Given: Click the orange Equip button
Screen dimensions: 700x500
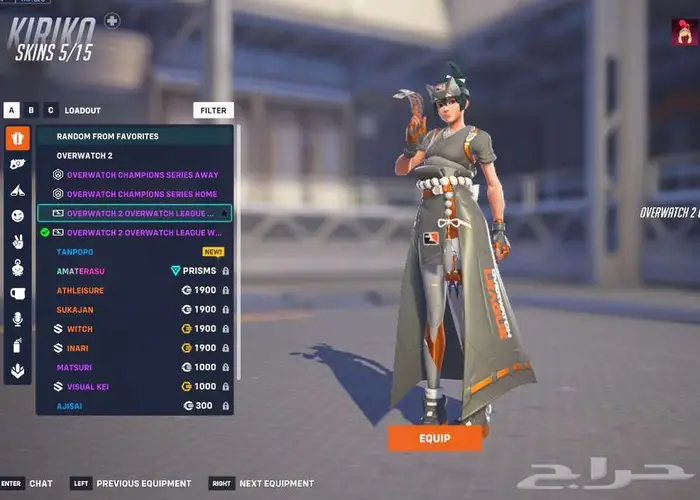Looking at the screenshot, I should [x=434, y=438].
